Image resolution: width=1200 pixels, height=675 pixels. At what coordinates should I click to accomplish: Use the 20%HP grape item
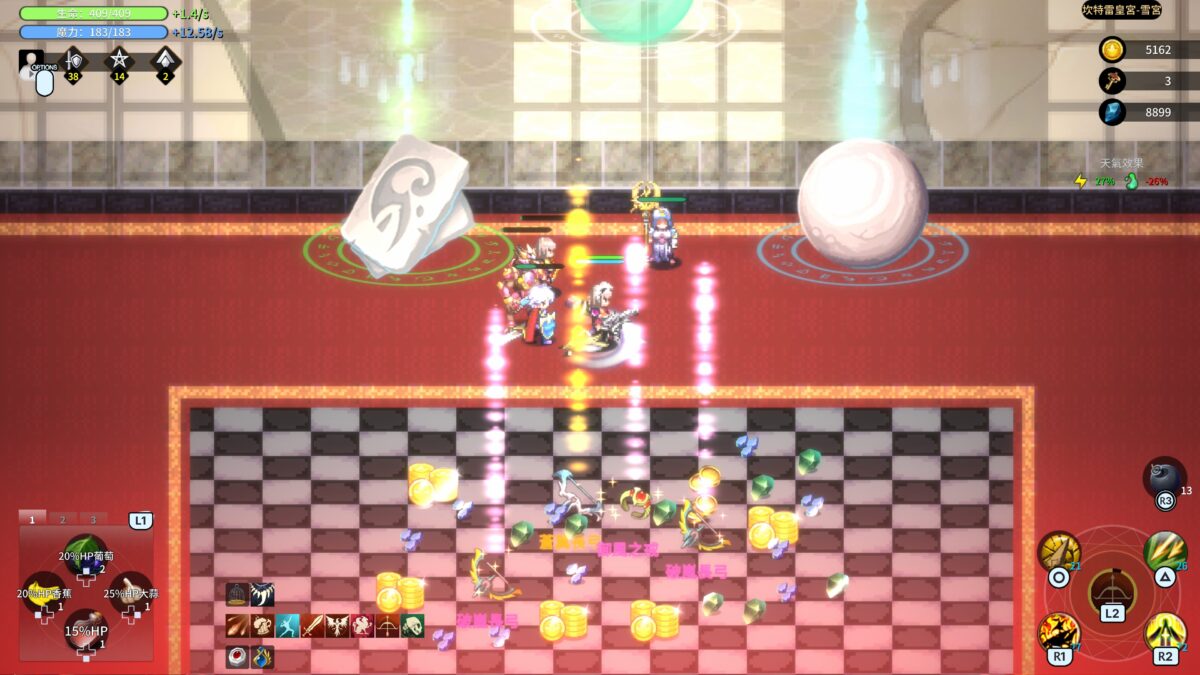[x=86, y=554]
